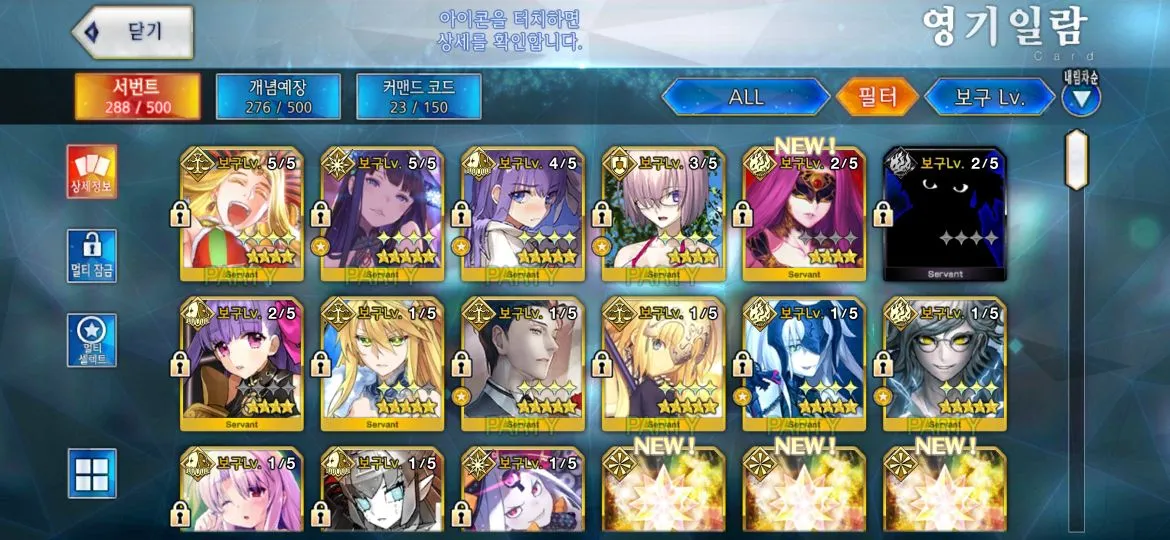Open the pink-haired glasses servant card
The height and width of the screenshot is (540, 1170).
[664, 214]
